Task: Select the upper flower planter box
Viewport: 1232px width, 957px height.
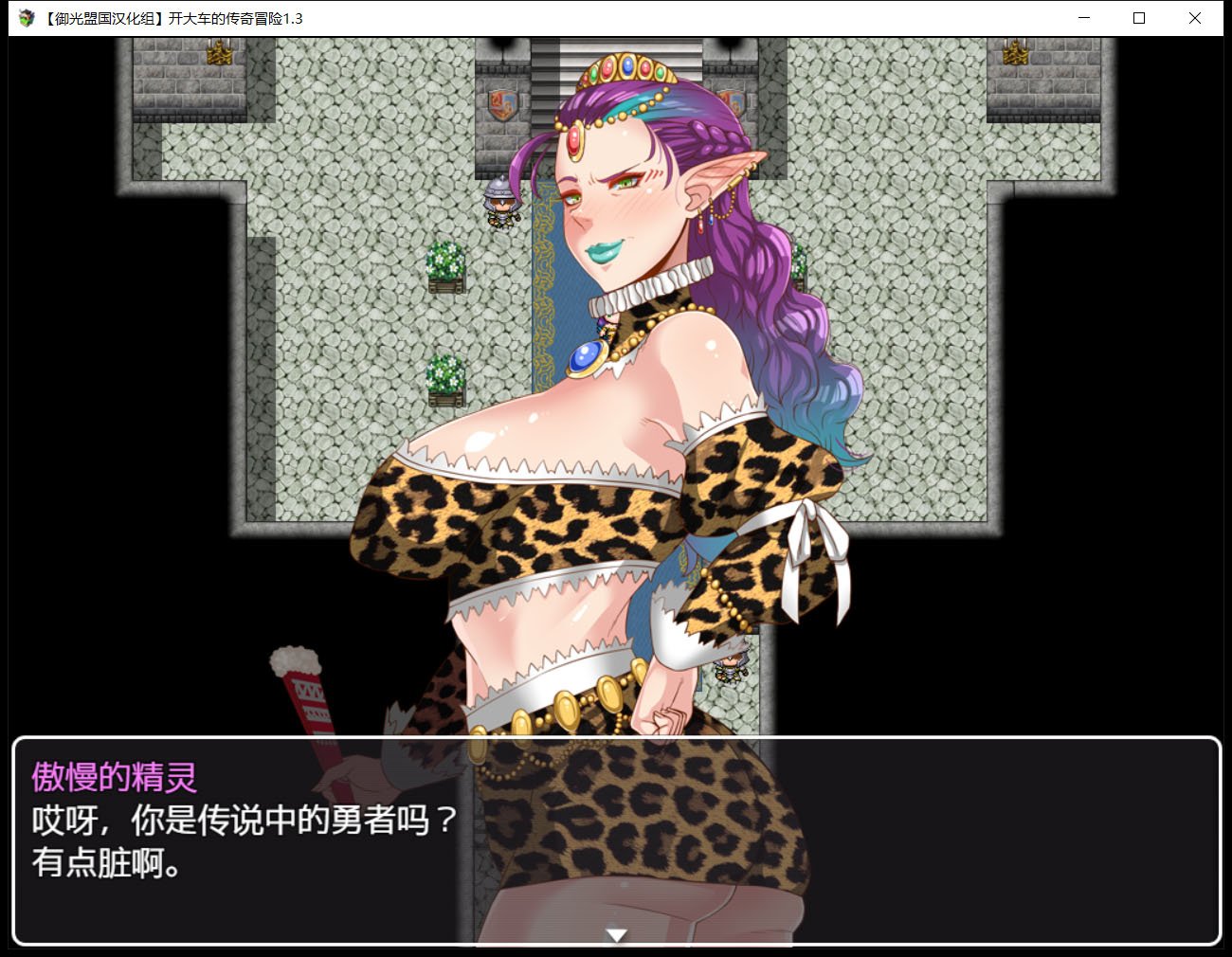Action: pyautogui.click(x=445, y=265)
